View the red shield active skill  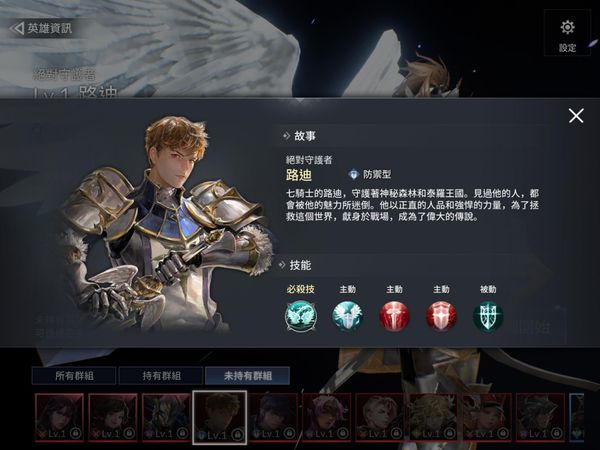(x=441, y=316)
